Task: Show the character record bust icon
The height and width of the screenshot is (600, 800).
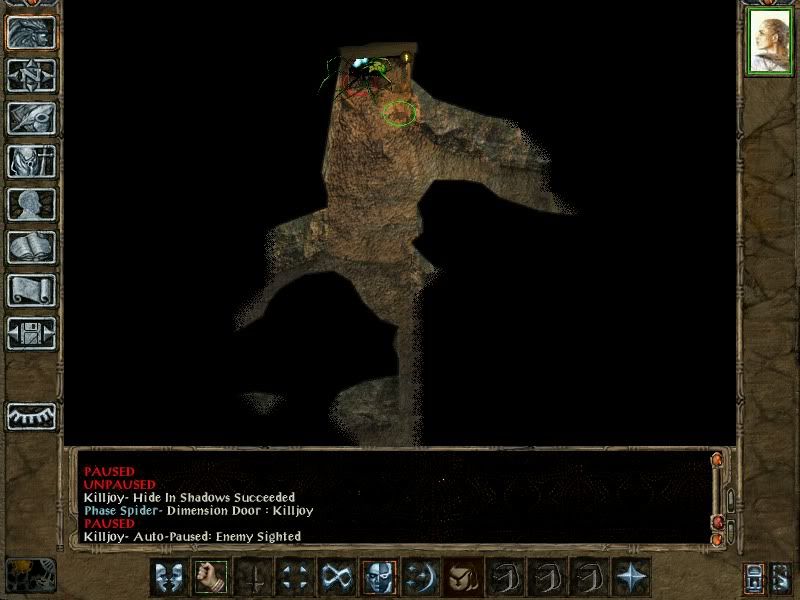Action: pos(30,204)
